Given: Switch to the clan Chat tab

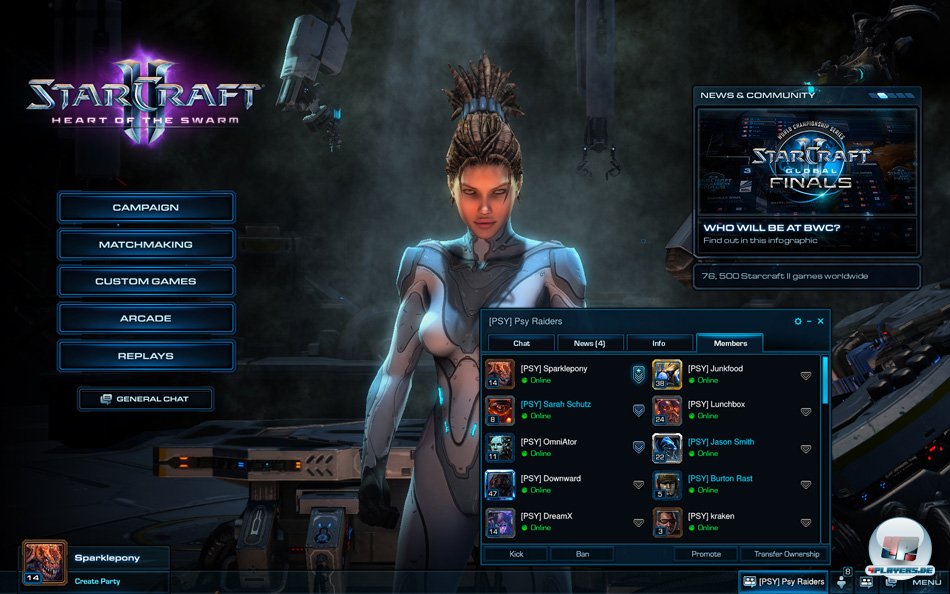Looking at the screenshot, I should [521, 343].
